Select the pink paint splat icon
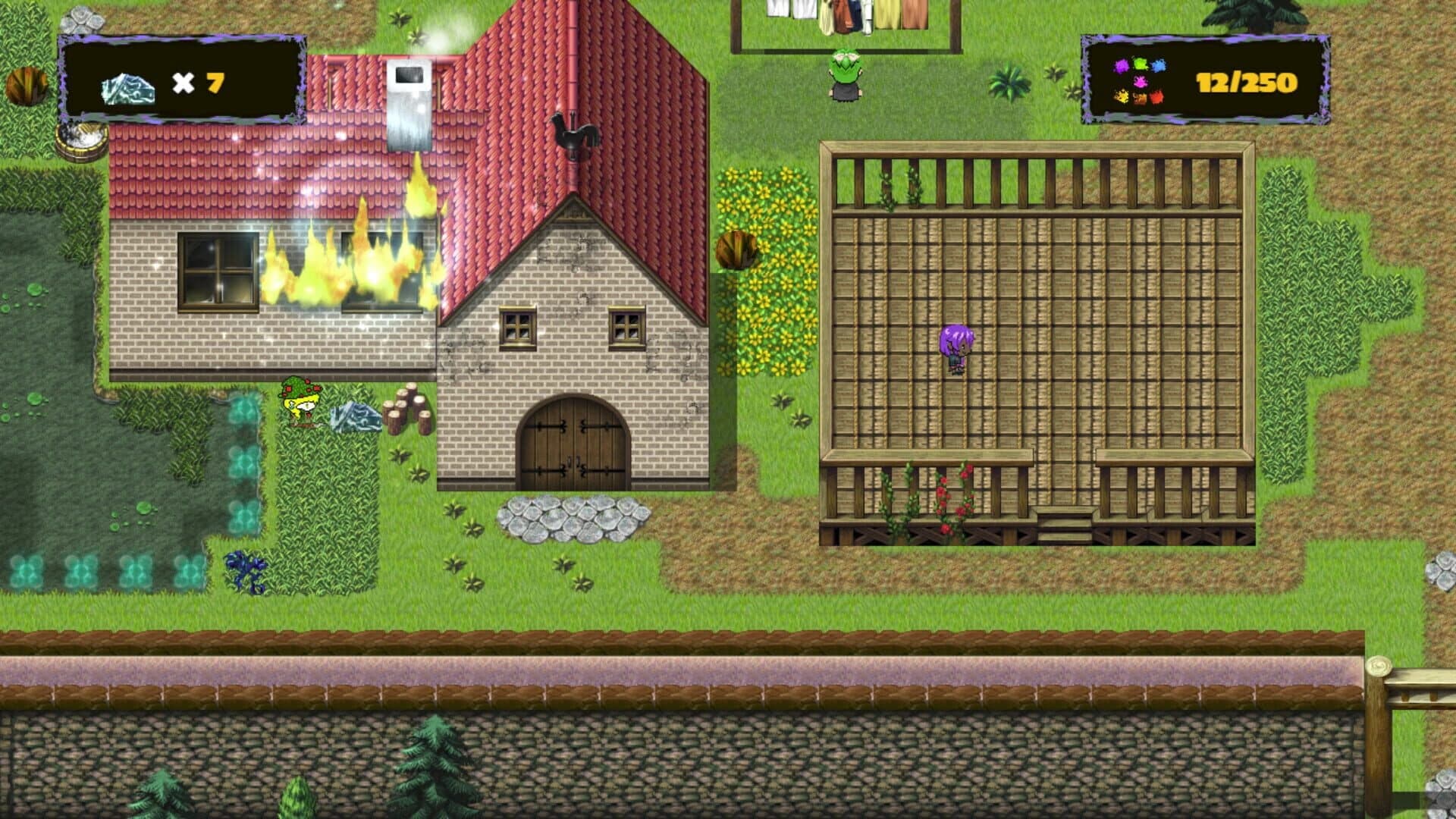The image size is (1456, 819). click(x=1141, y=82)
